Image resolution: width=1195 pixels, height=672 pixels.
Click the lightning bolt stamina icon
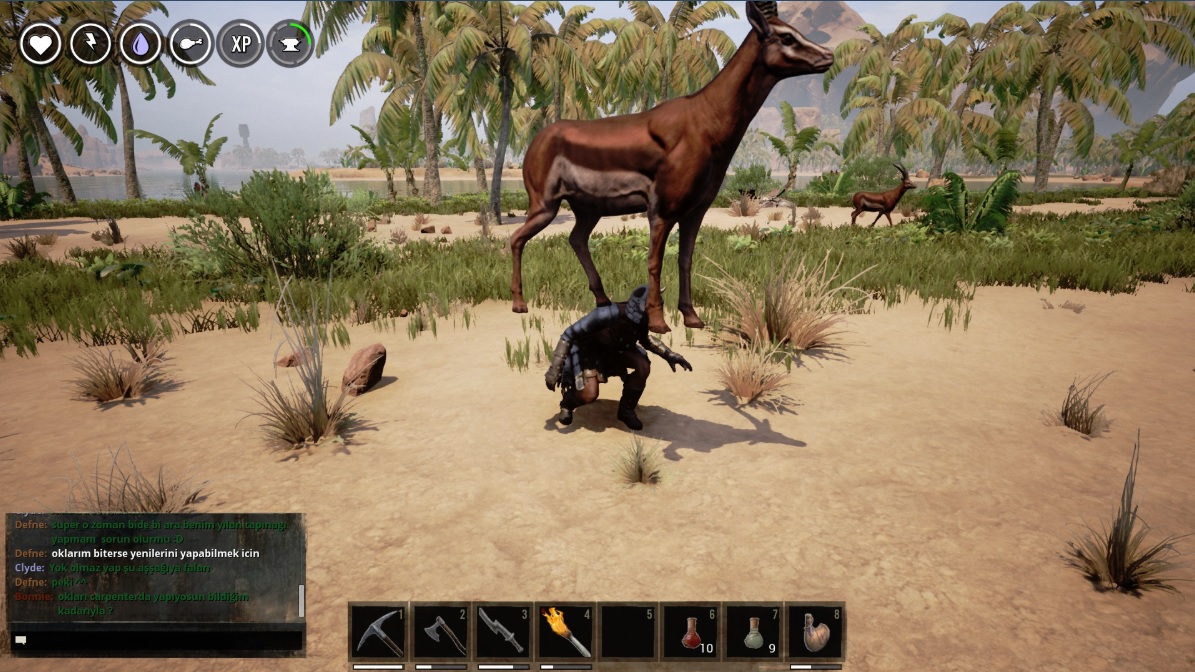click(x=91, y=44)
